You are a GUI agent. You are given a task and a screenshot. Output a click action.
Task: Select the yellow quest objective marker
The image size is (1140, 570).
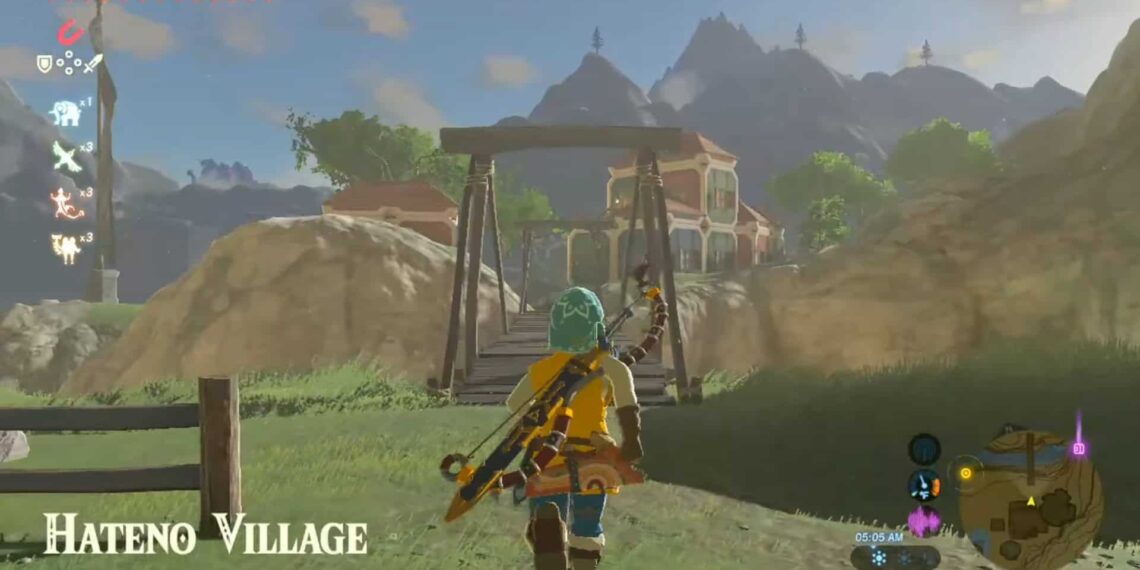(x=966, y=472)
